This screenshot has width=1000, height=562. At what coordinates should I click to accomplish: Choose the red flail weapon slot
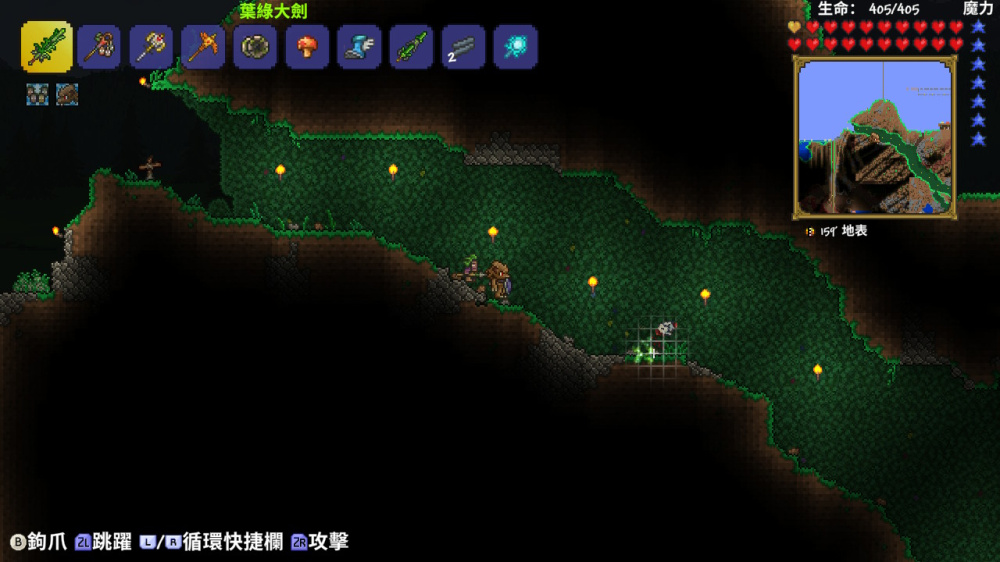pyautogui.click(x=99, y=47)
